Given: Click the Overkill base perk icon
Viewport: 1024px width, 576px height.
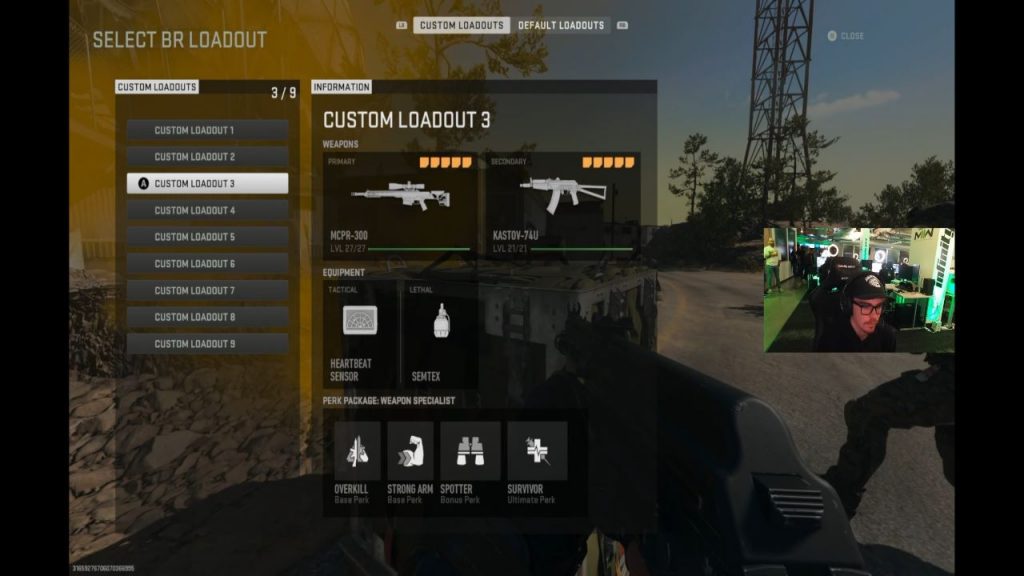Looking at the screenshot, I should pyautogui.click(x=357, y=451).
